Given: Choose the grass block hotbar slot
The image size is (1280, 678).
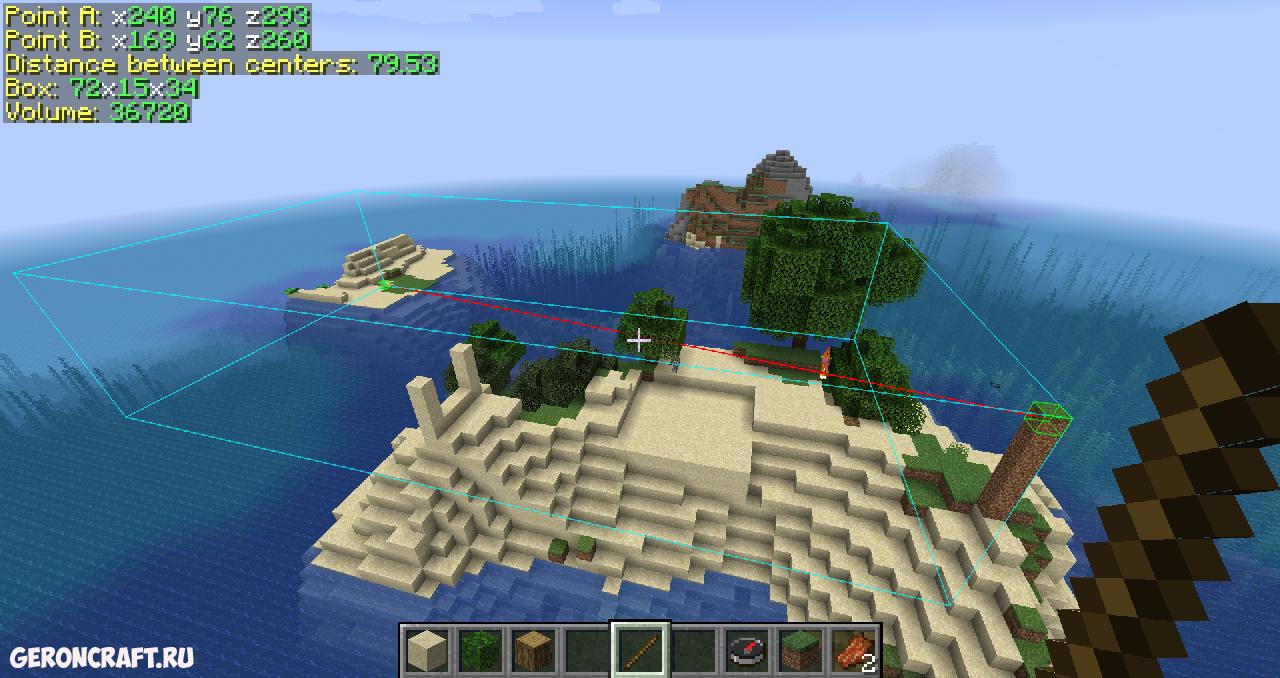Looking at the screenshot, I should coord(800,650).
